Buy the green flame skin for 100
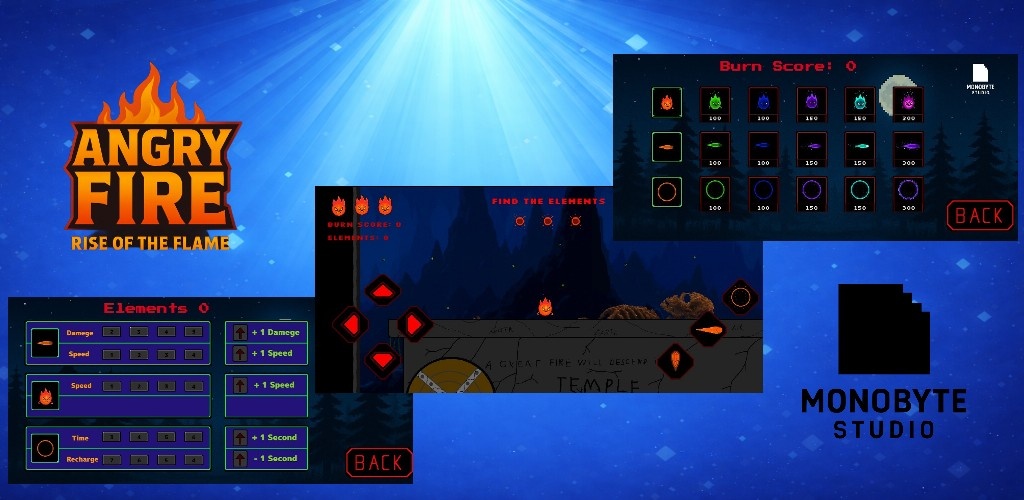This screenshot has width=1024, height=500. [714, 102]
